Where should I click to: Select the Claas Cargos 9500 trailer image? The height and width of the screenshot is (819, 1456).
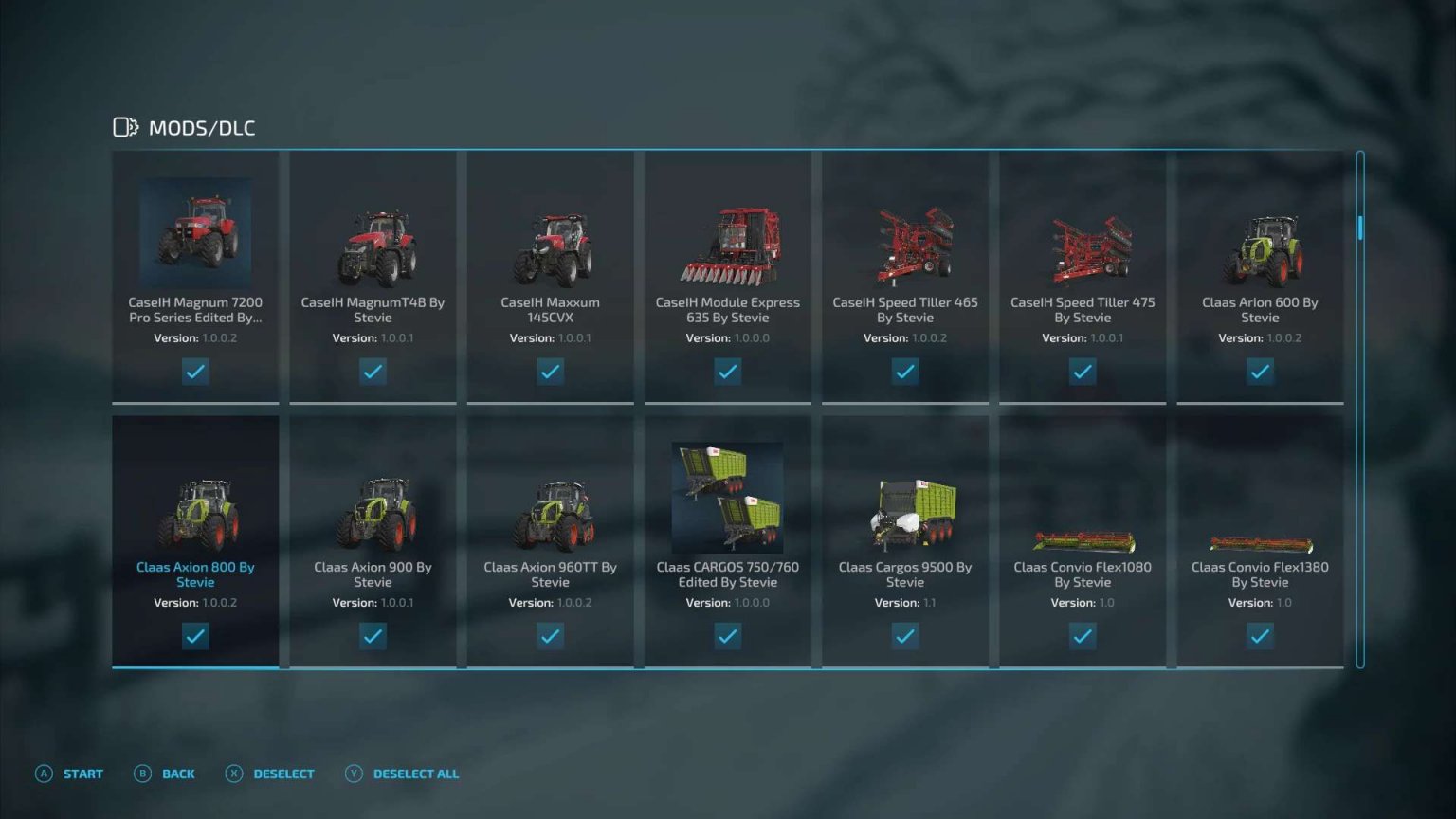[904, 512]
